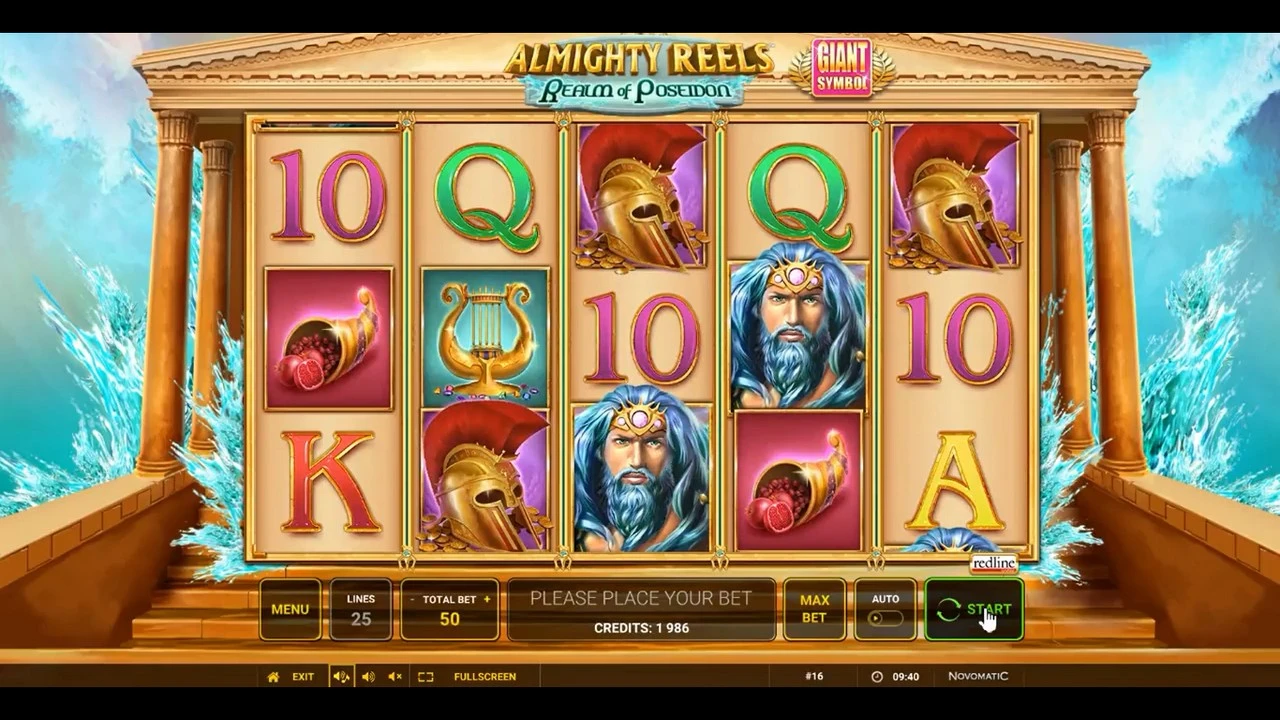This screenshot has height=720, width=1280.
Task: Set the Max Bet
Action: pos(814,609)
